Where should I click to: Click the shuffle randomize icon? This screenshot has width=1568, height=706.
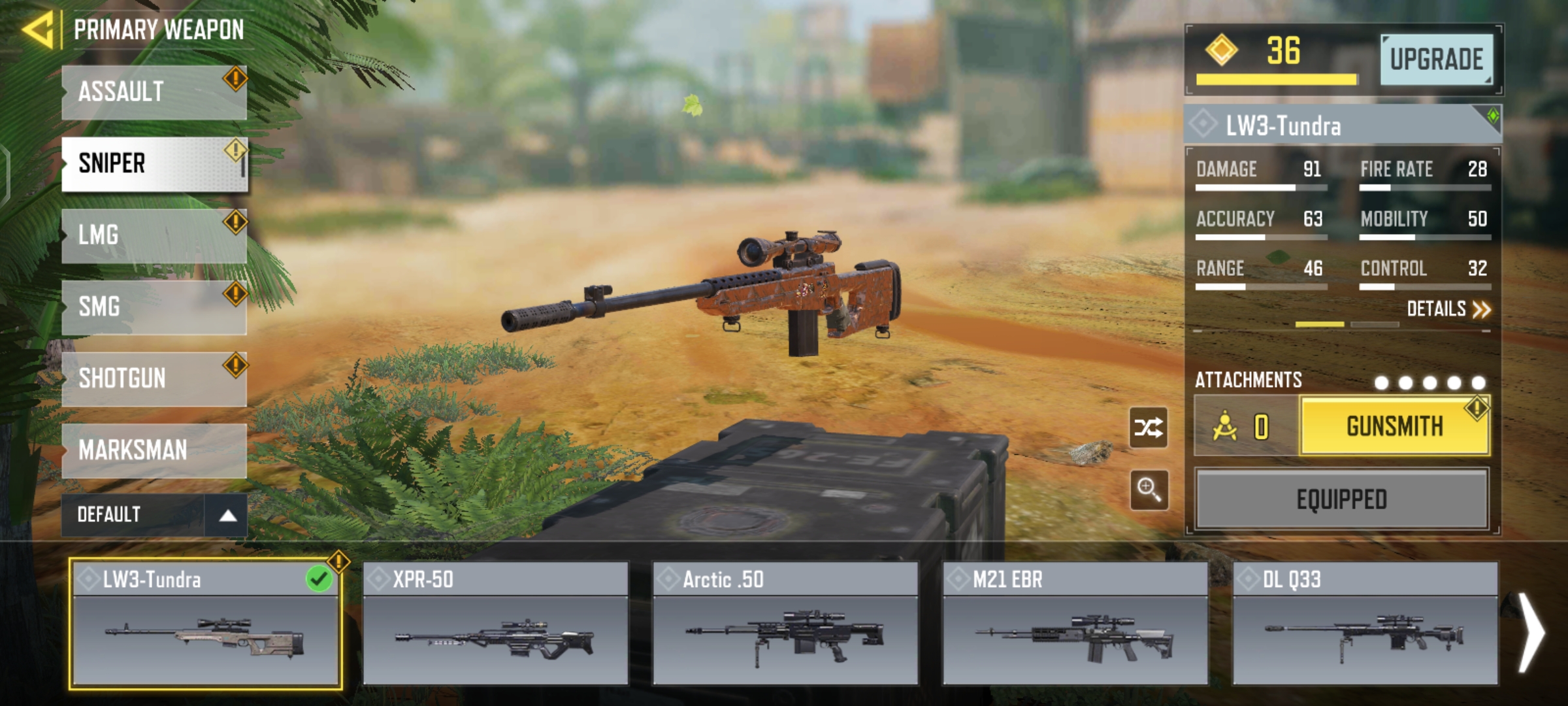tap(1149, 428)
